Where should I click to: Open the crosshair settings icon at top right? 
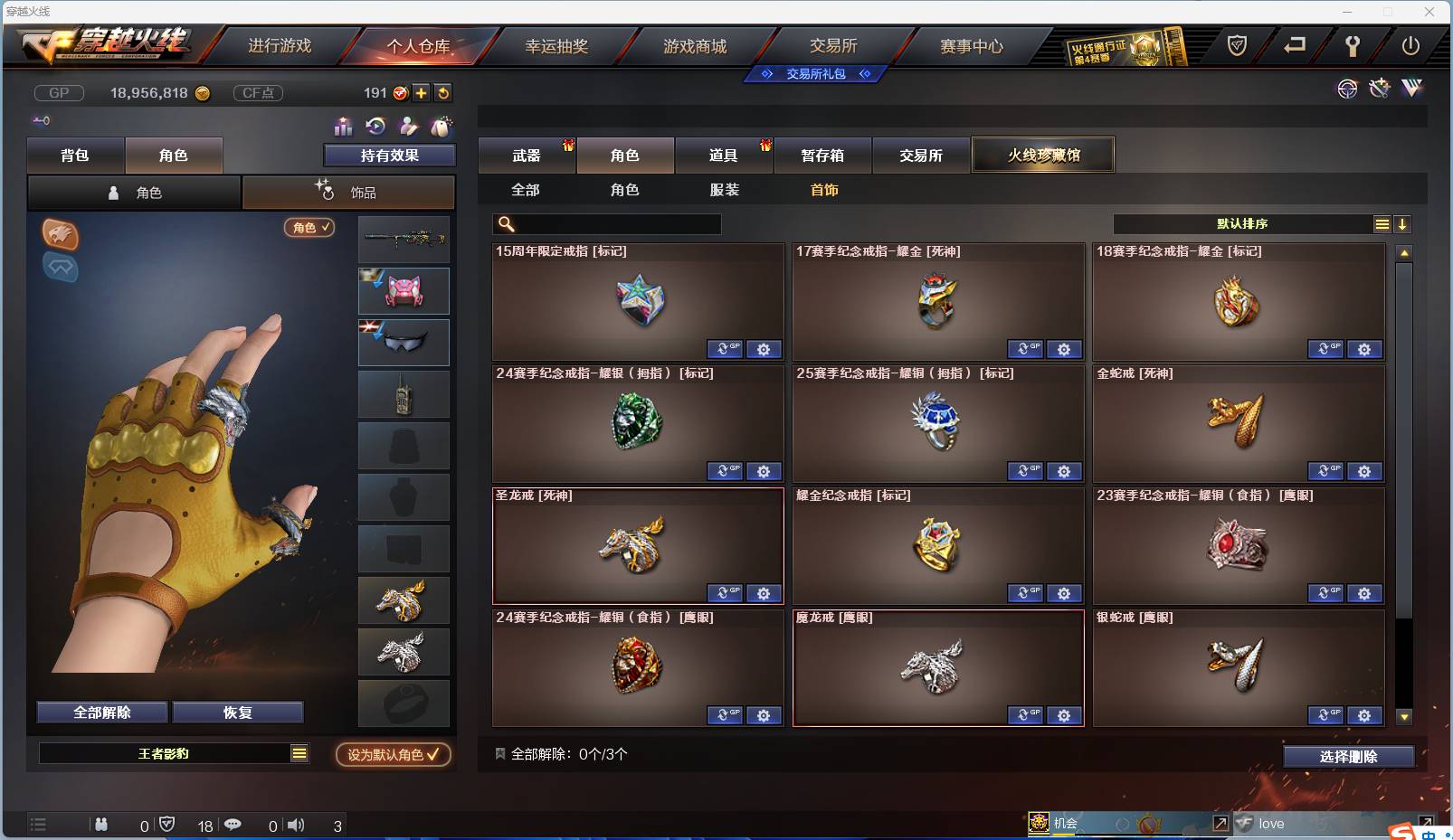click(x=1347, y=90)
